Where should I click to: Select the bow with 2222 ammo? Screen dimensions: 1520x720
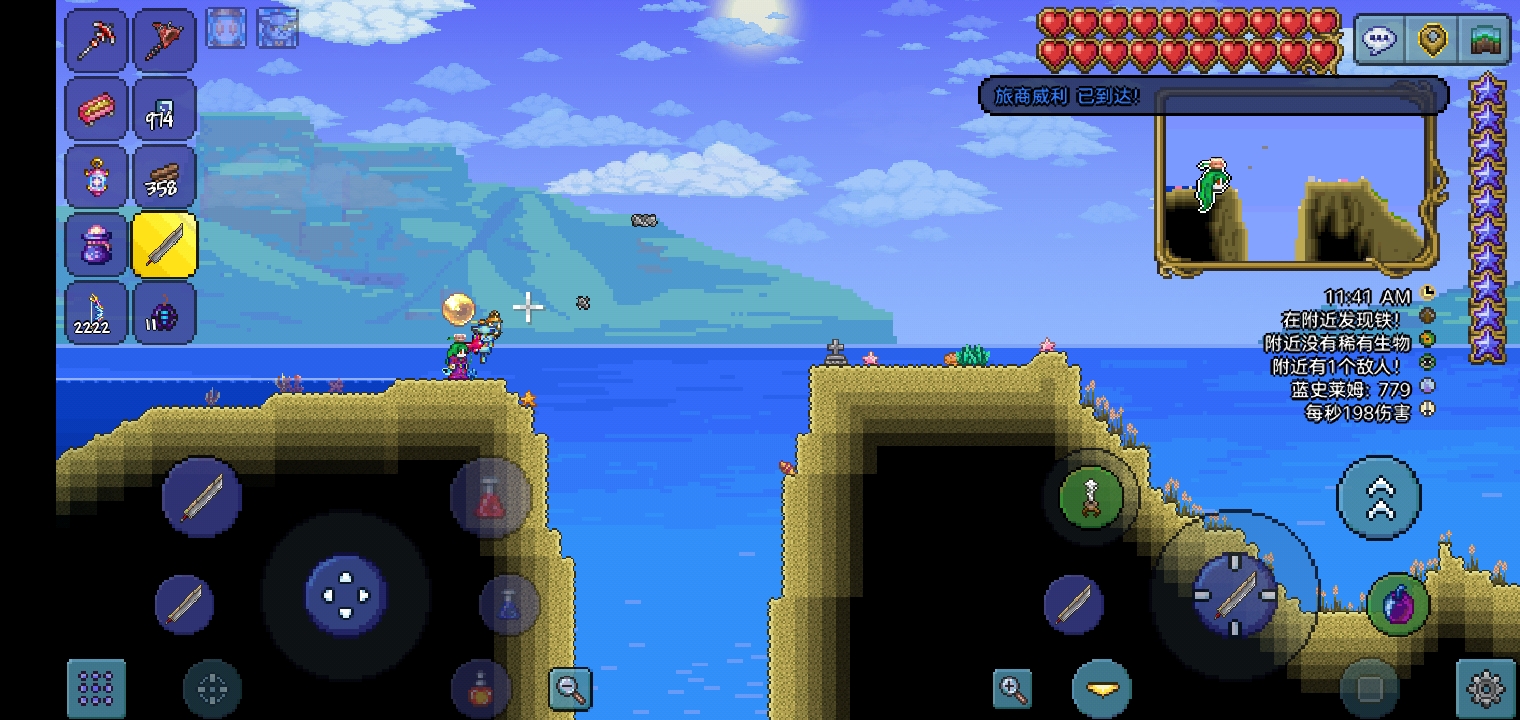coord(97,313)
